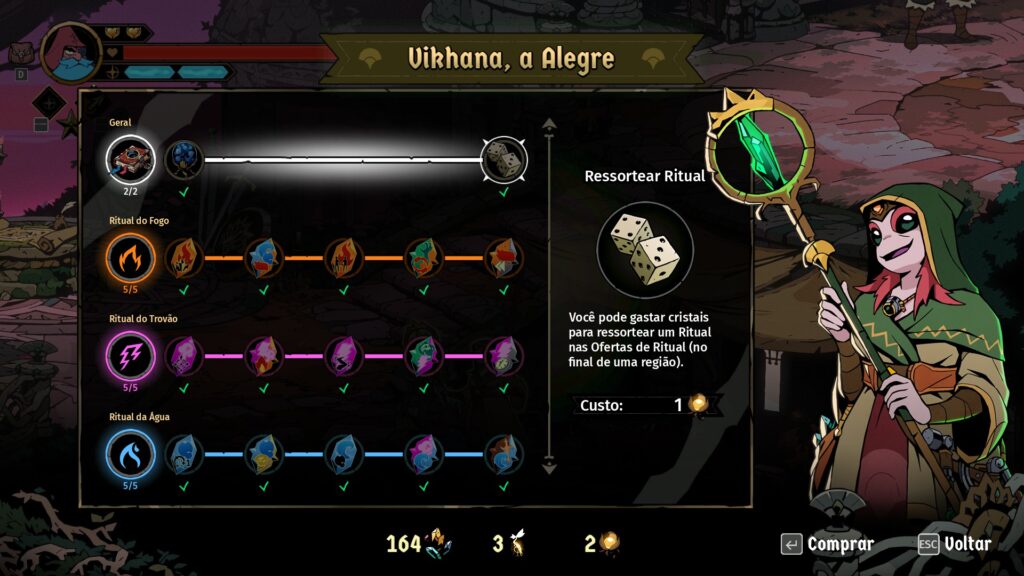The image size is (1024, 576).
Task: Open the Ritual do Fogo flame category
Action: tap(130, 258)
